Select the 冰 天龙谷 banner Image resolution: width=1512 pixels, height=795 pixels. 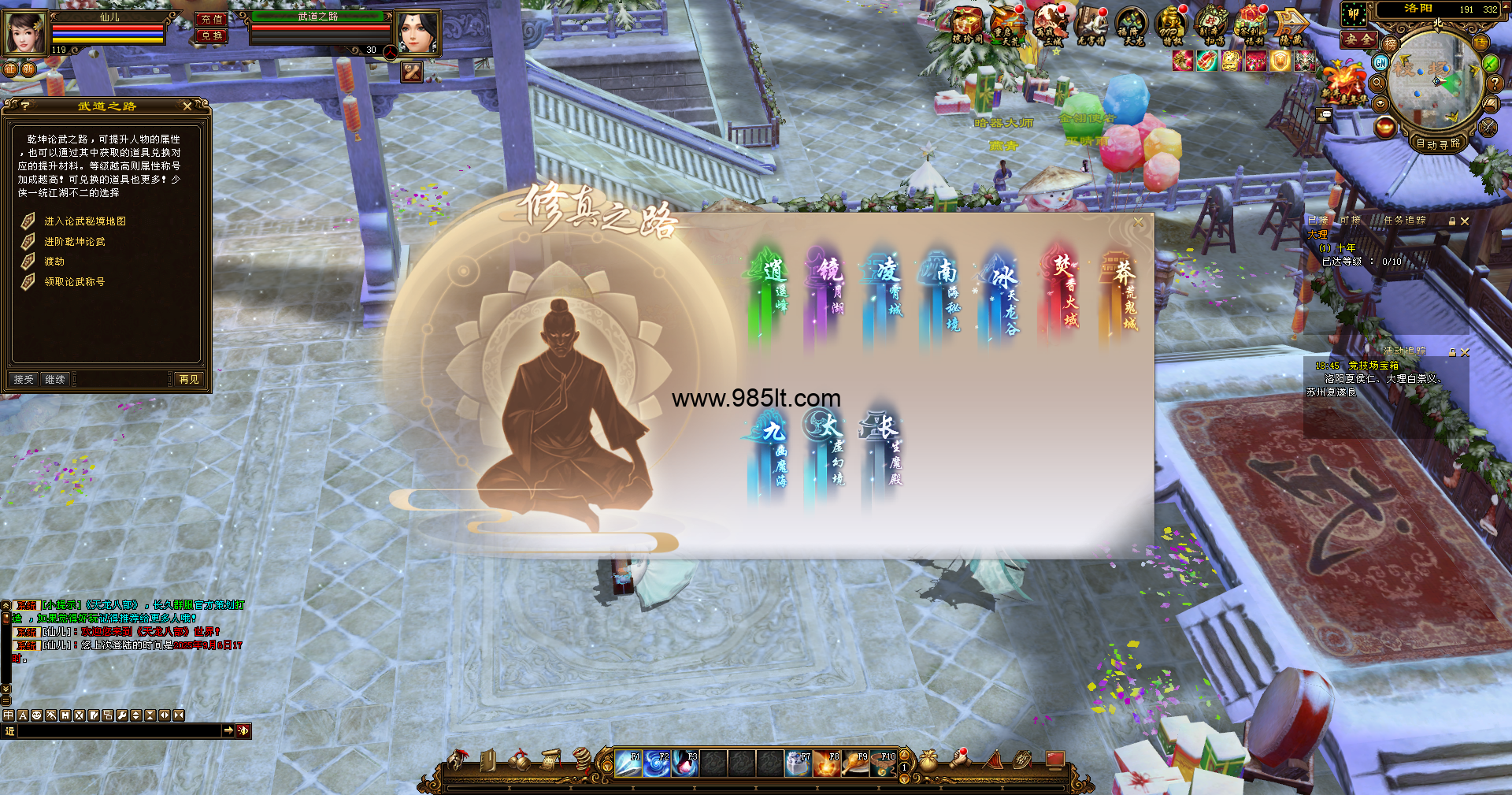coord(1002,298)
